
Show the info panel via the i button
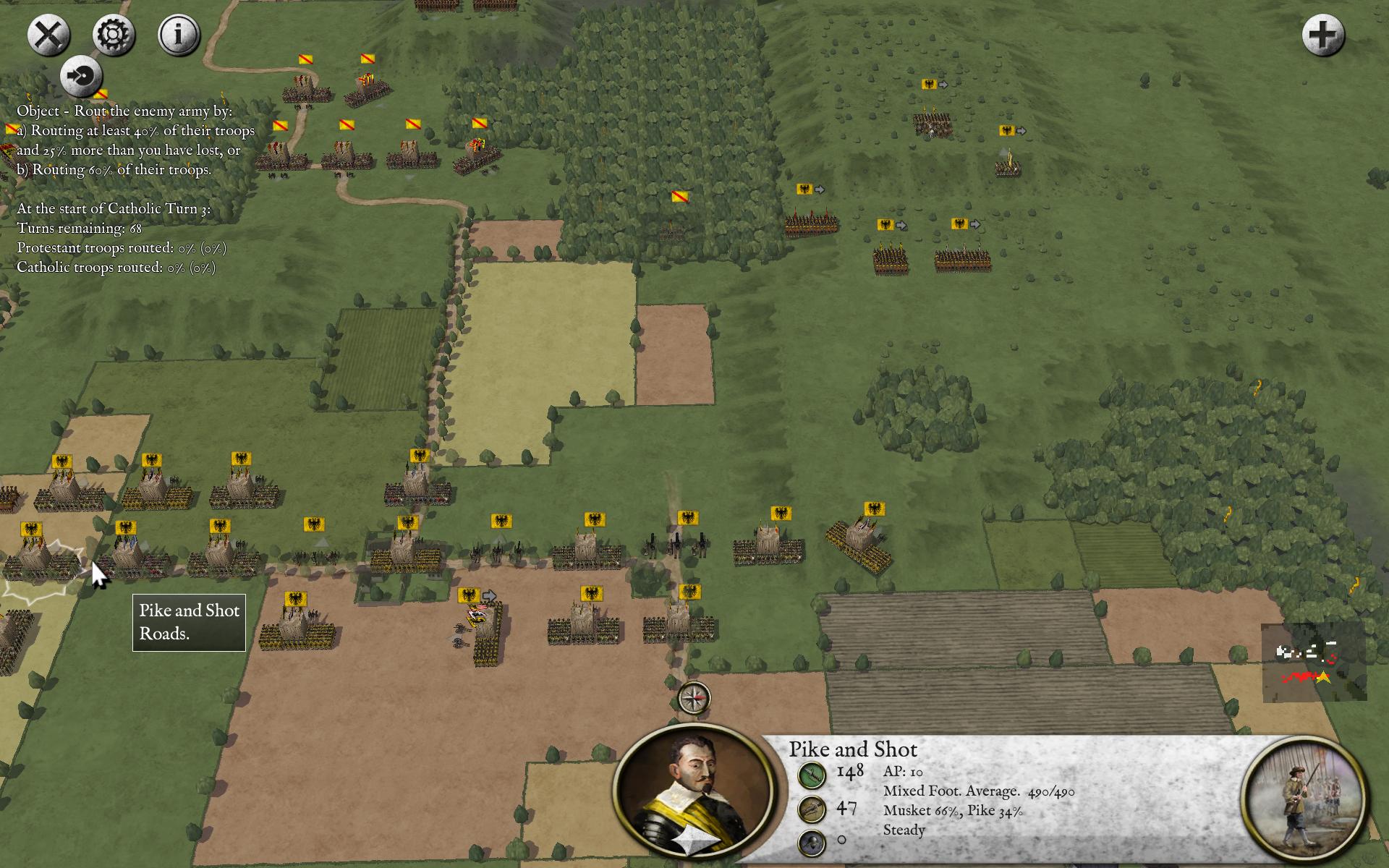point(179,35)
